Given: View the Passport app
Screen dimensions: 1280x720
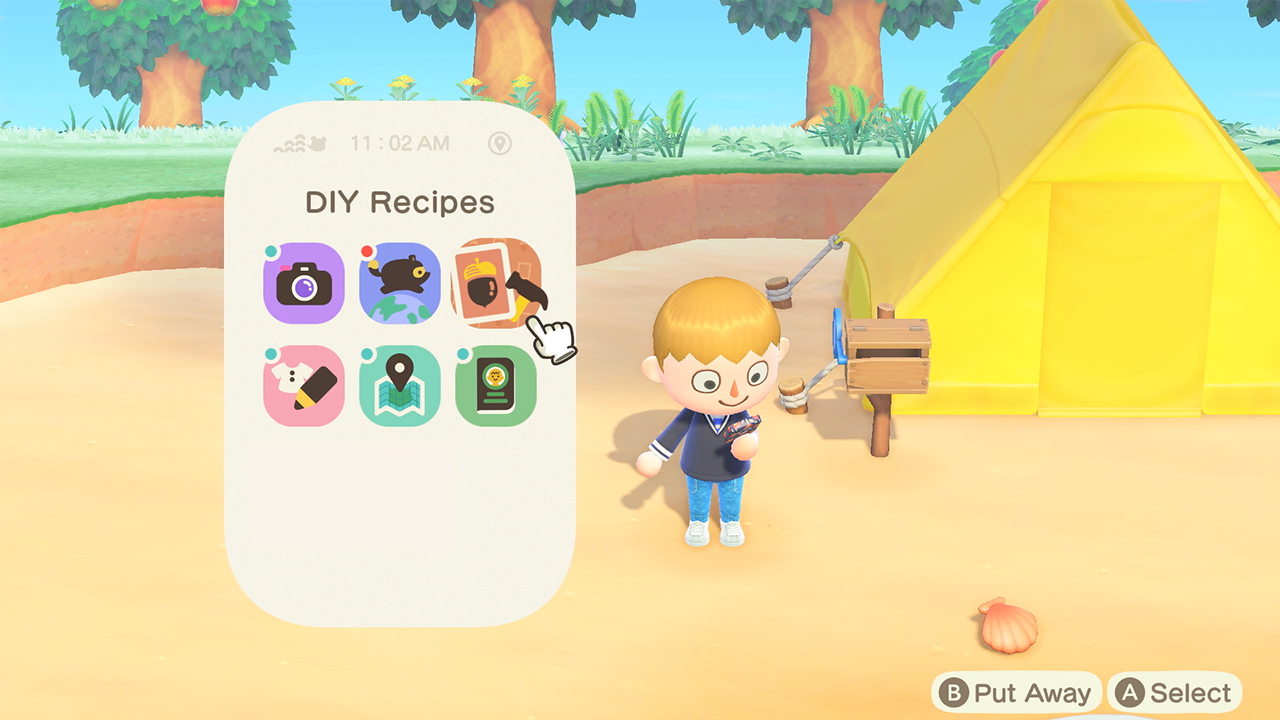Looking at the screenshot, I should pos(495,386).
